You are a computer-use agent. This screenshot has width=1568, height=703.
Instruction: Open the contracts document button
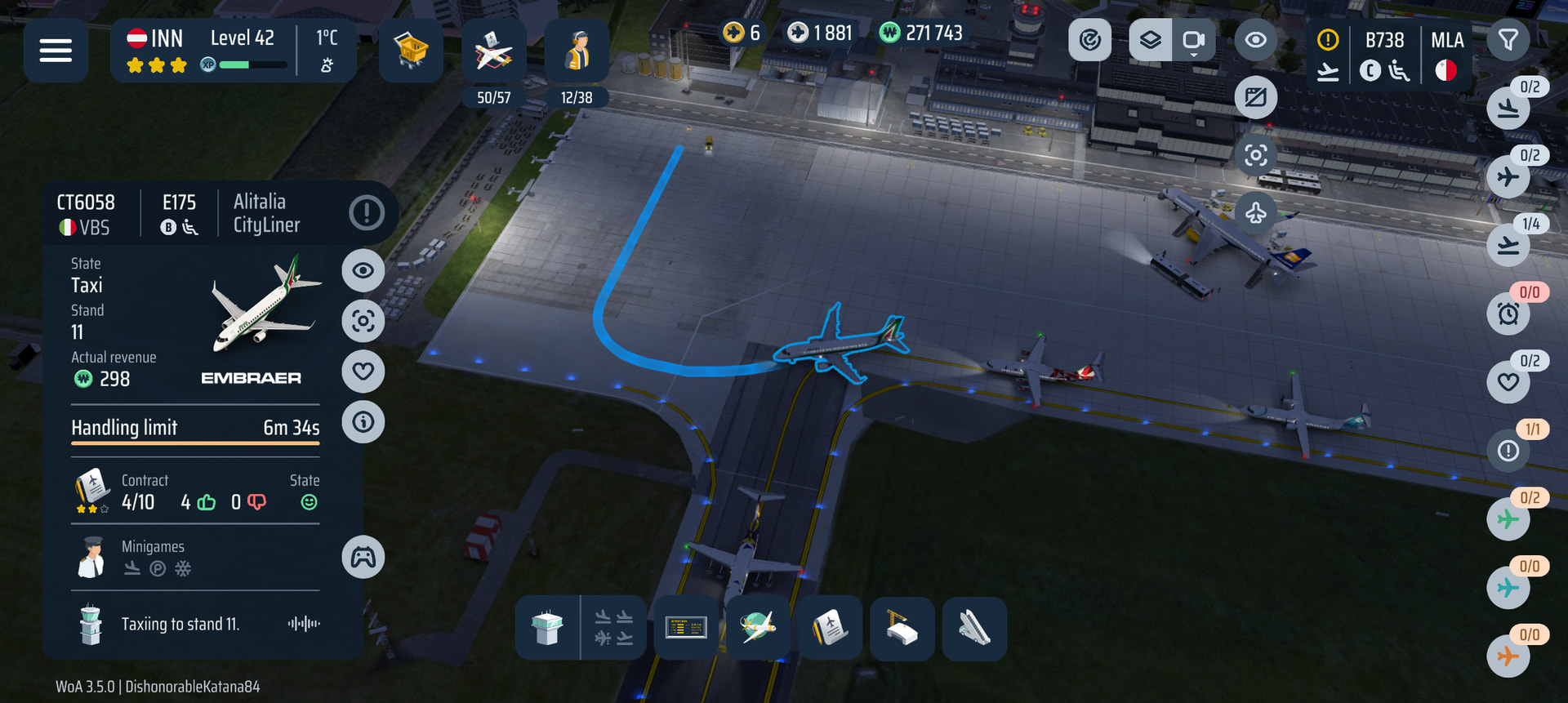(x=830, y=628)
